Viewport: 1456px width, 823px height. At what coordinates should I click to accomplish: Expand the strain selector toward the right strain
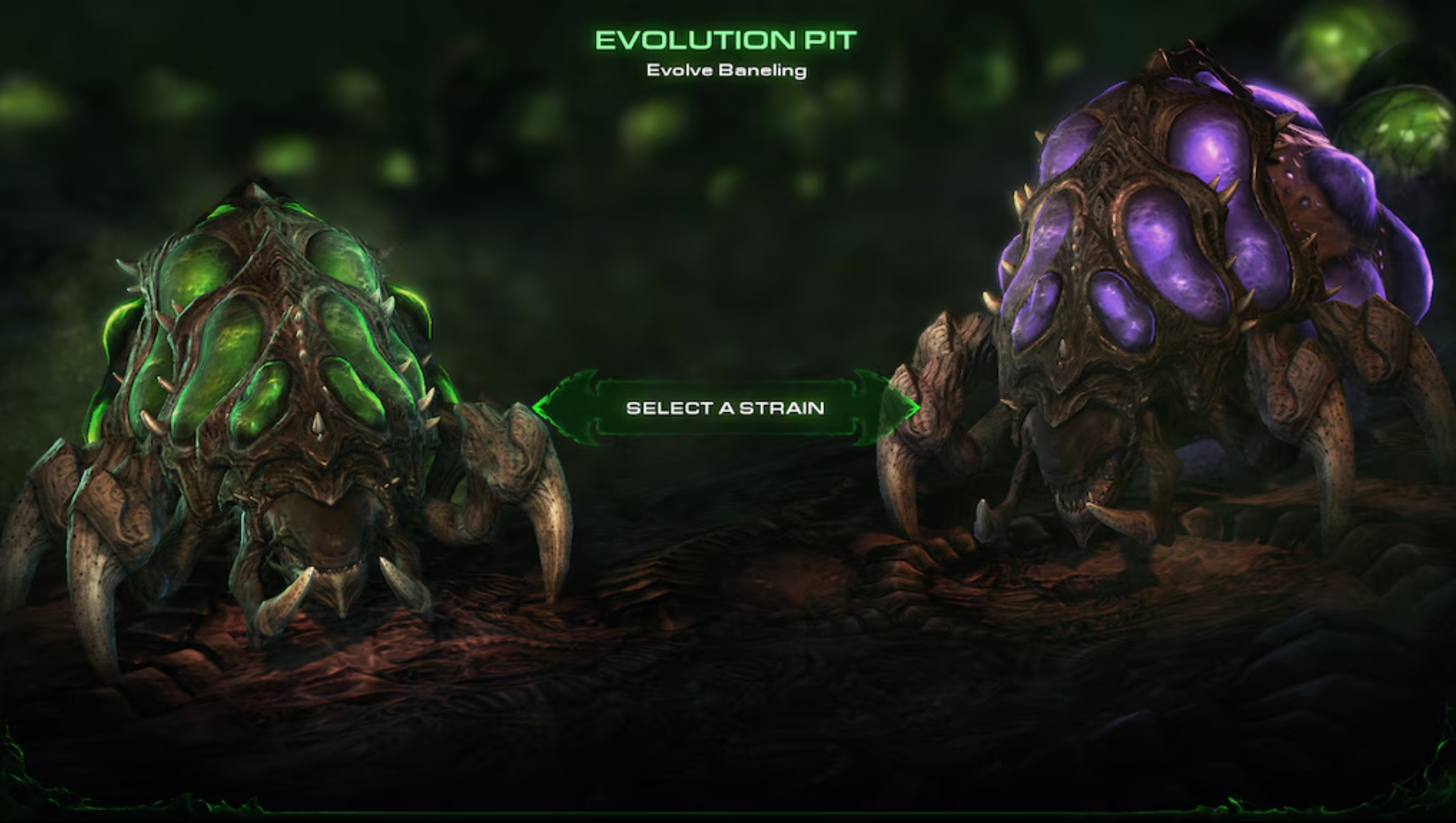point(900,408)
